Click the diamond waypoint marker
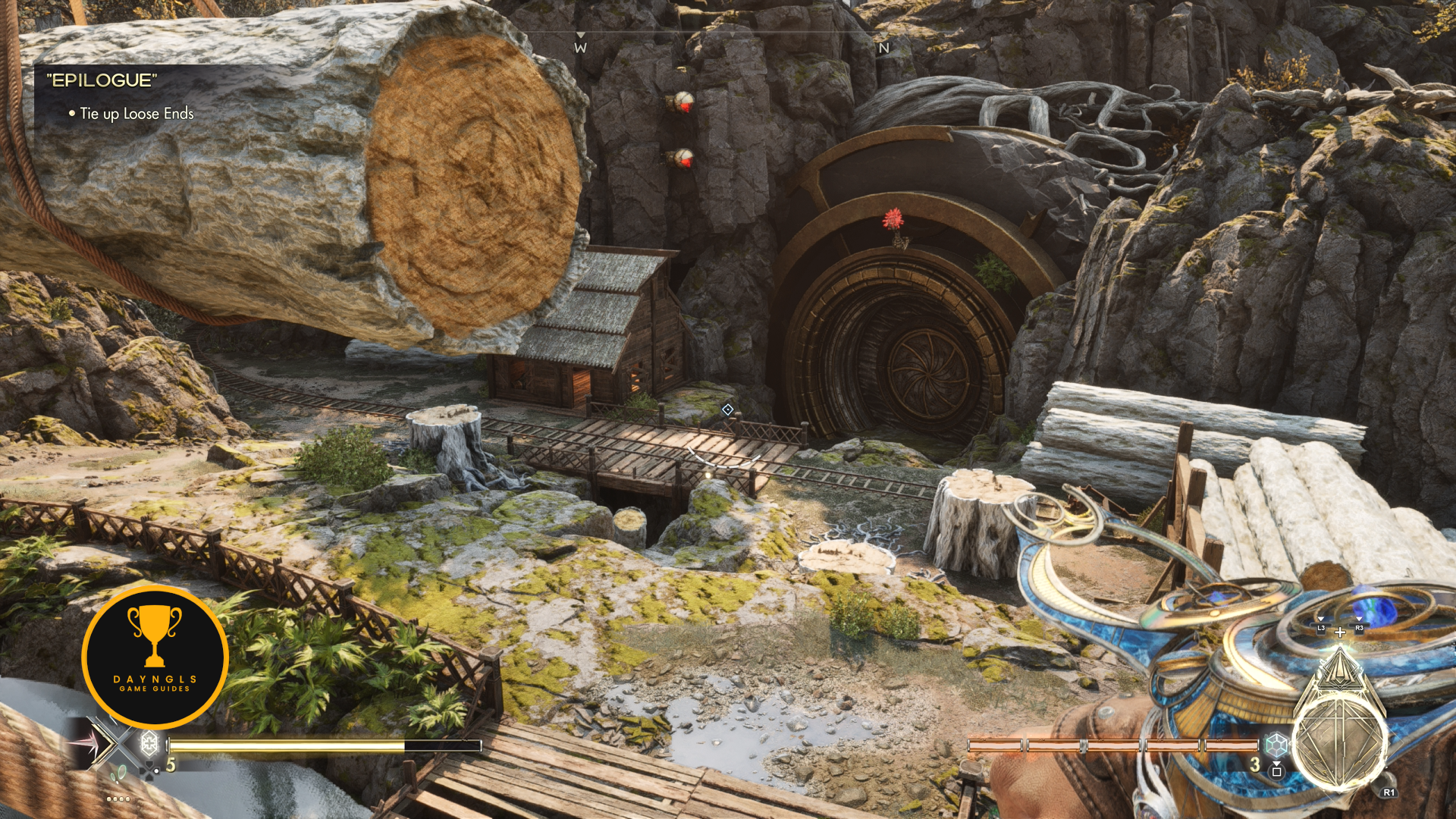 tap(727, 409)
